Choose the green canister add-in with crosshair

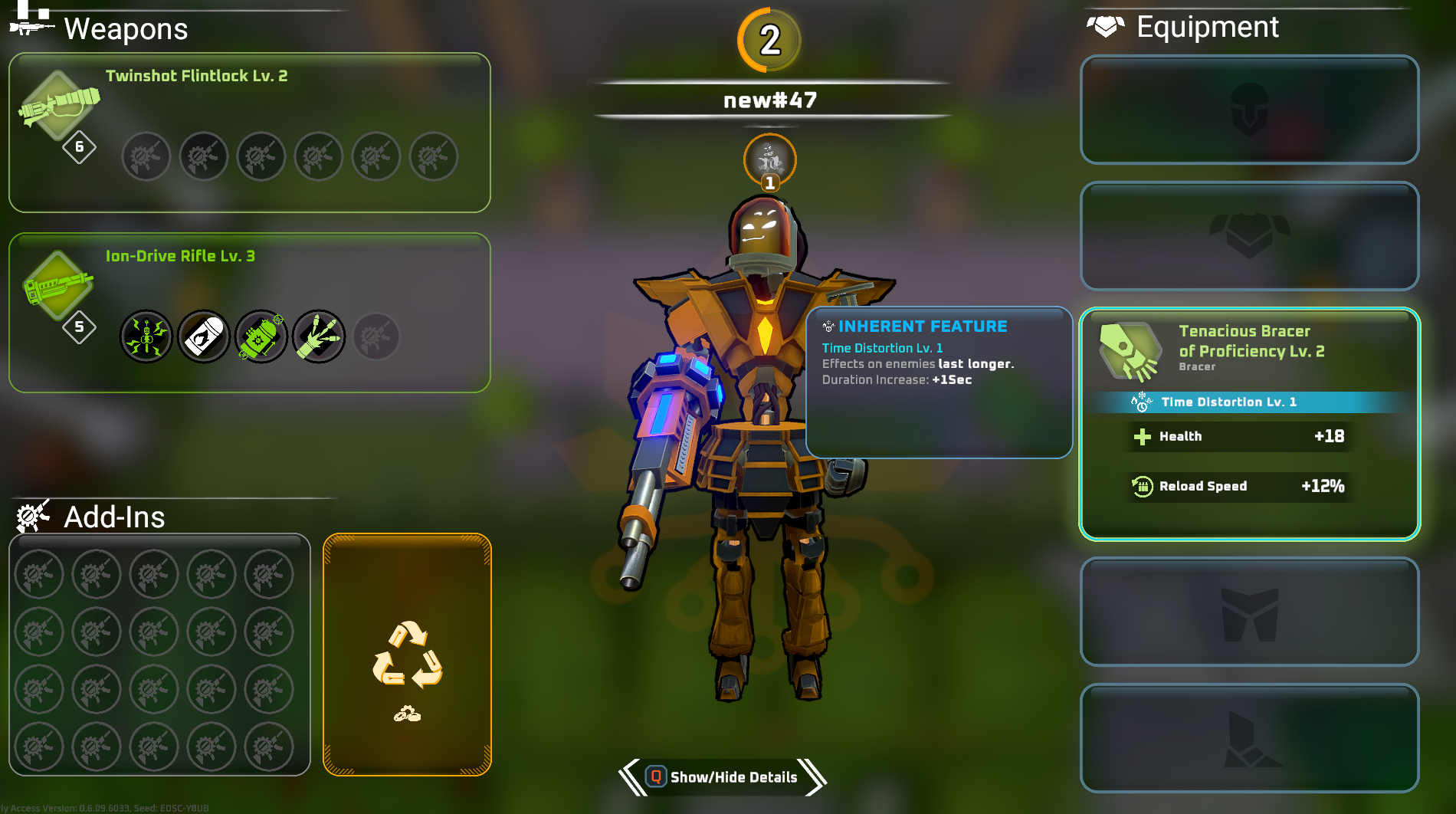261,336
